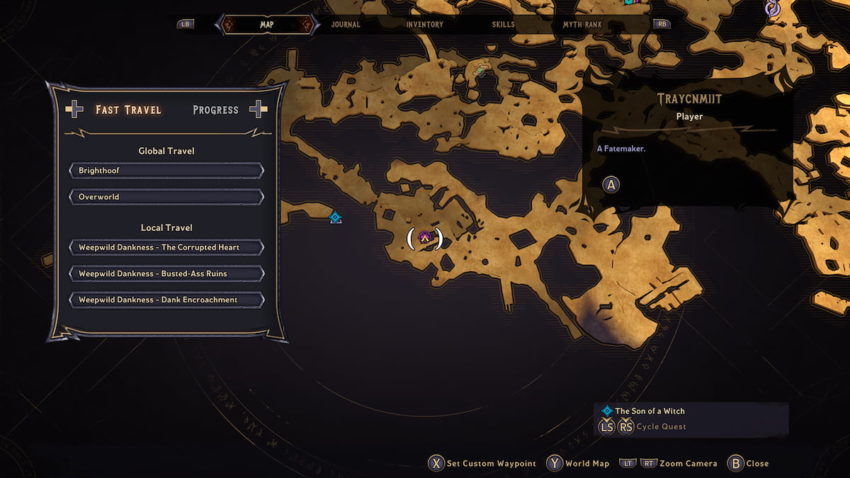Switch to the Skills tab
The image size is (850, 478).
point(504,24)
